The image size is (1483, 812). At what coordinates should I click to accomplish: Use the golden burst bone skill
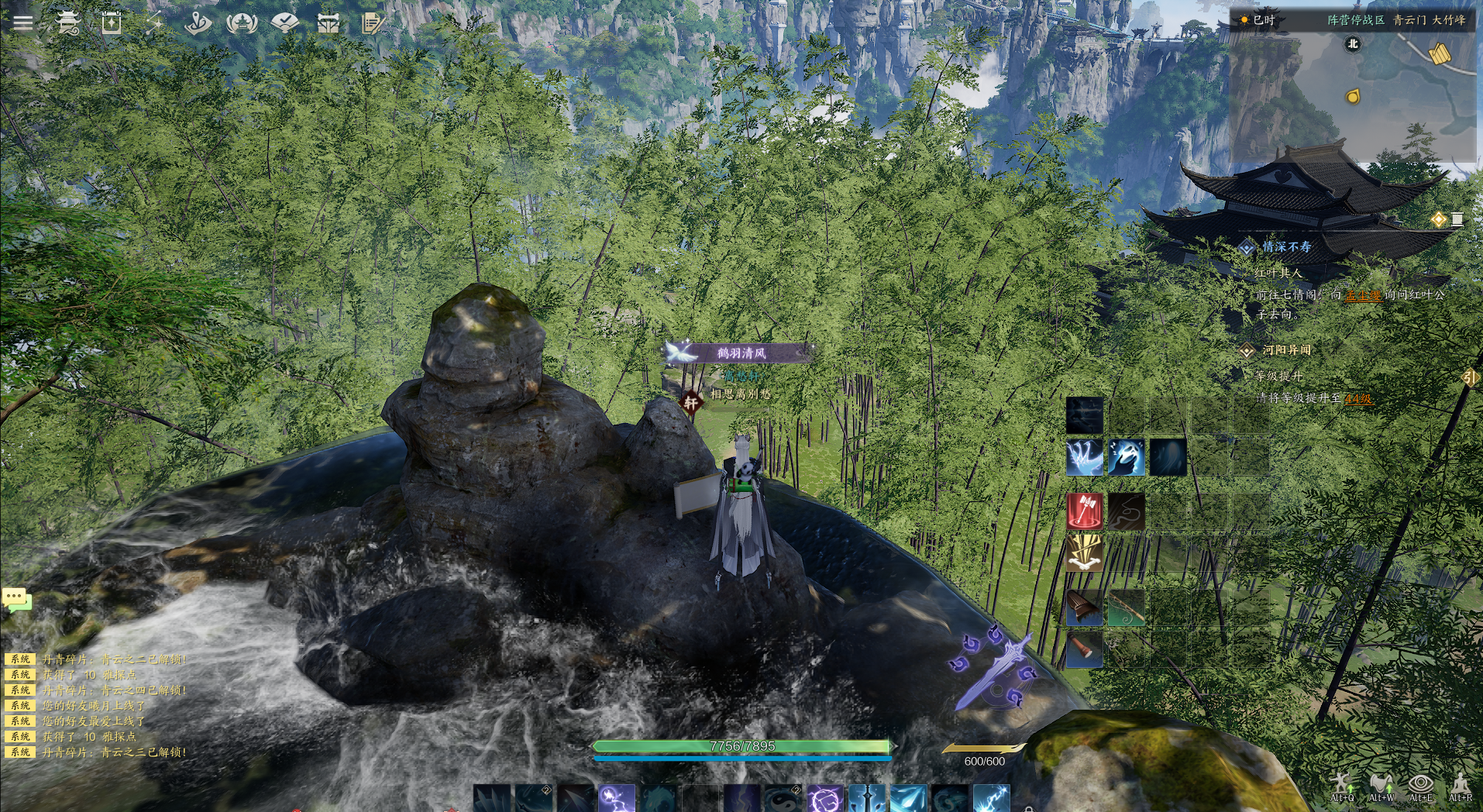click(x=1084, y=553)
